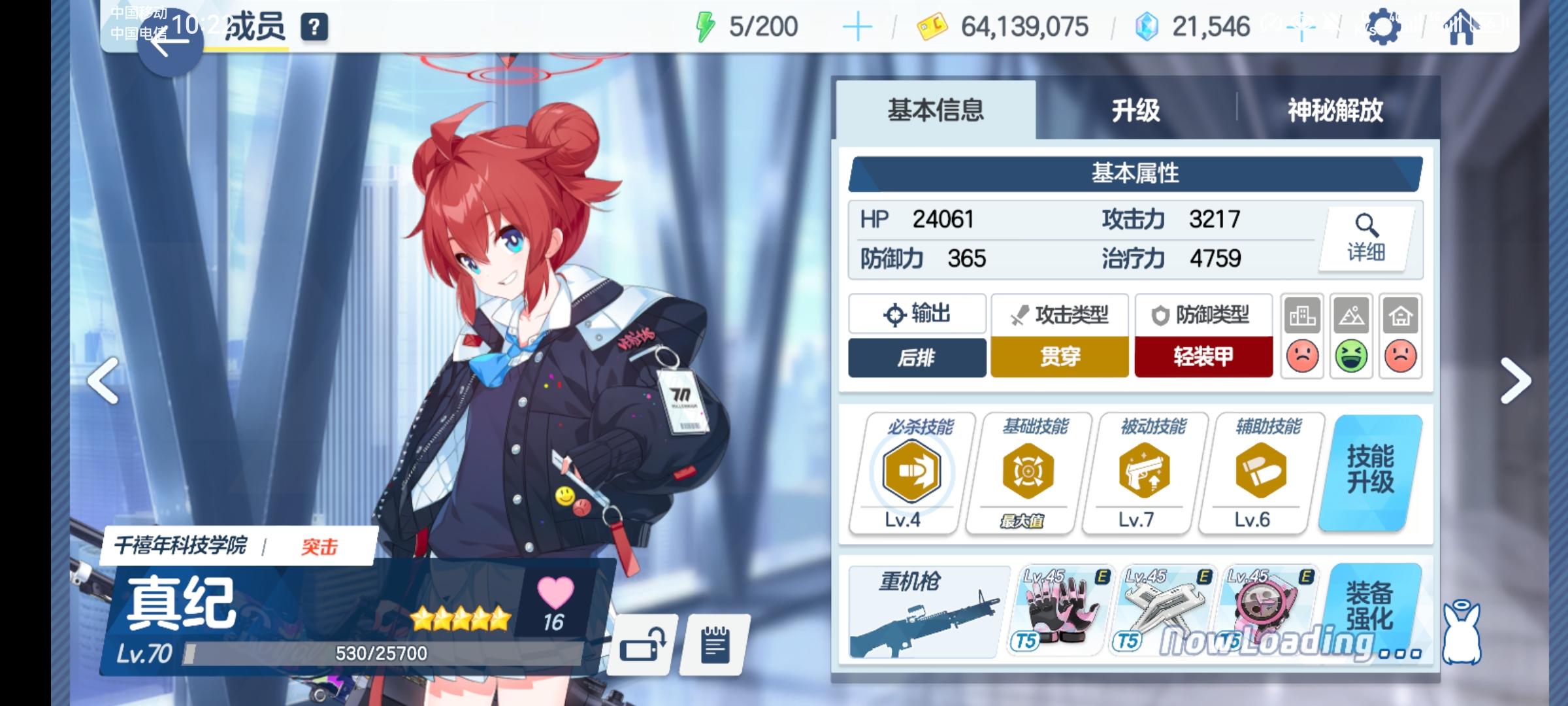Open the 神秘解放 tab
This screenshot has height=706, width=1568.
(1333, 112)
